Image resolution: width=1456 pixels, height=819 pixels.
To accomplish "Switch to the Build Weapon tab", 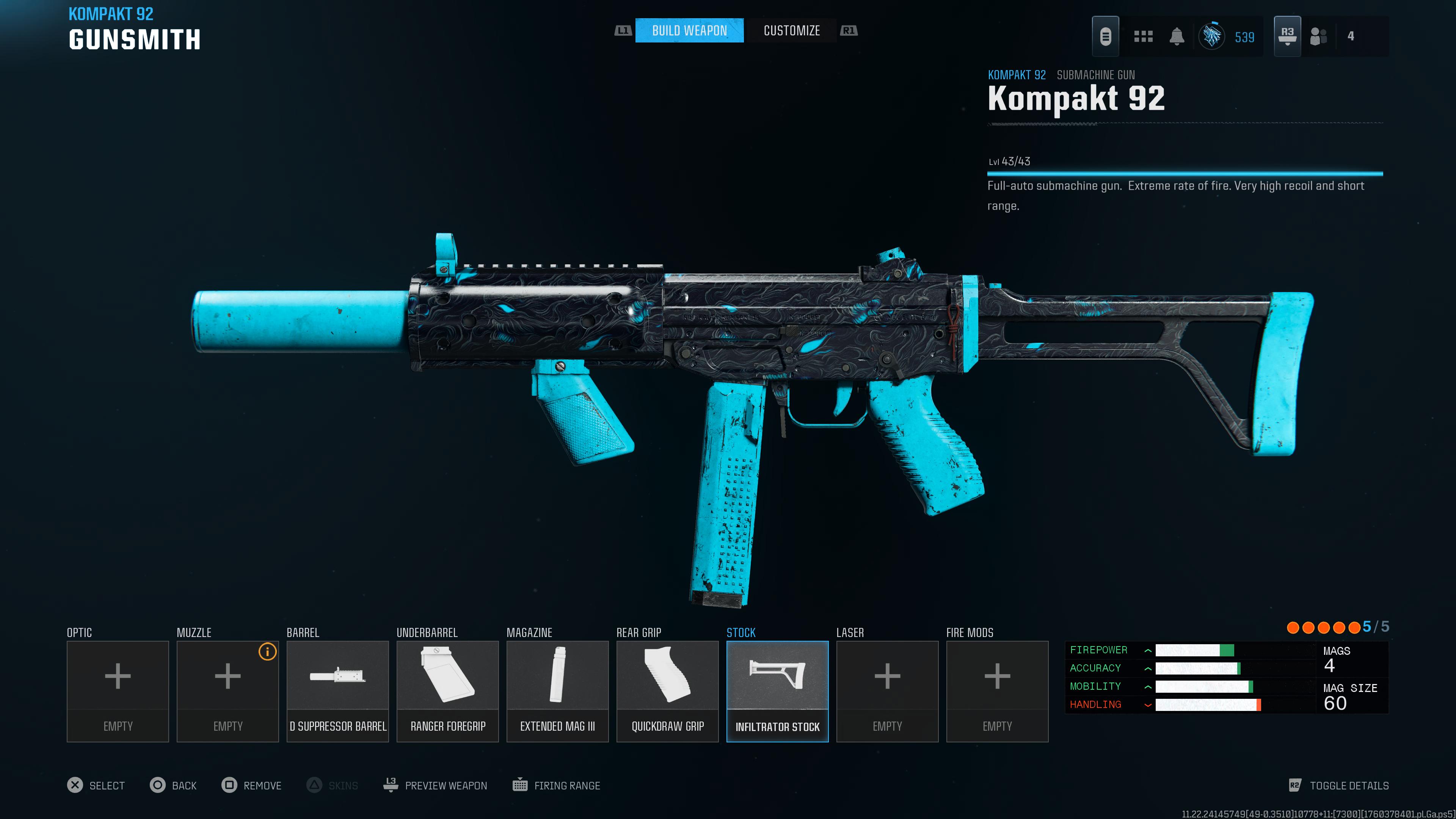I will tap(689, 30).
